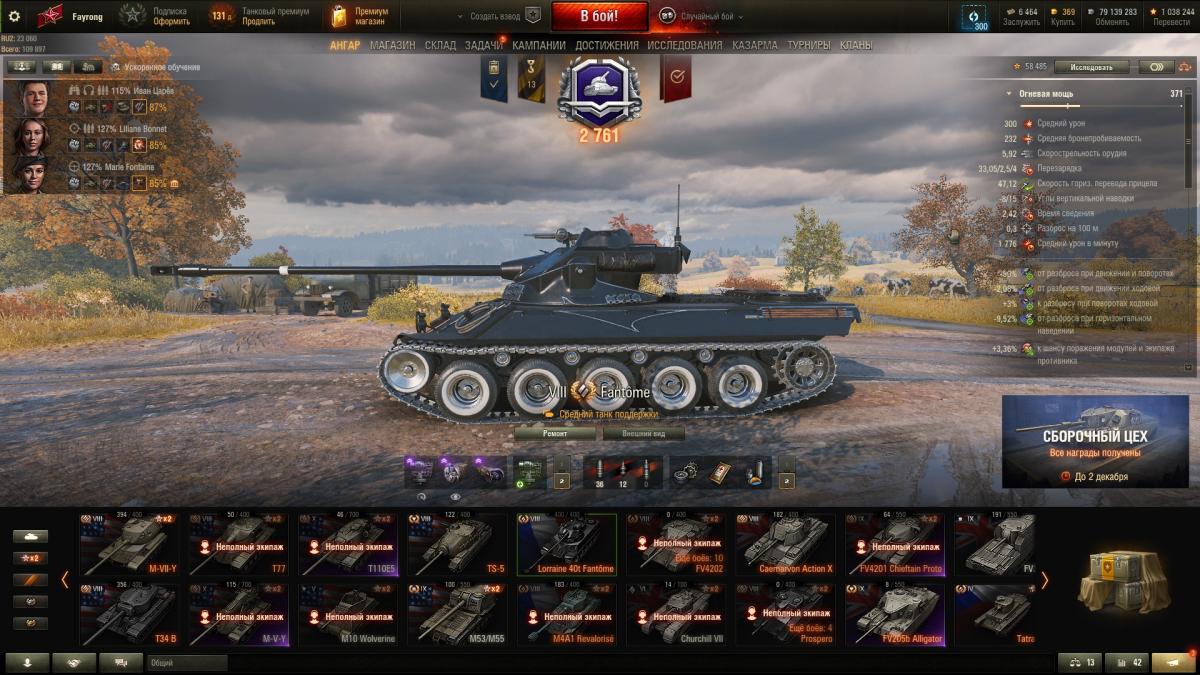Screen dimensions: 1200x675
Task: Open «Внешний вид» customization
Action: point(643,434)
